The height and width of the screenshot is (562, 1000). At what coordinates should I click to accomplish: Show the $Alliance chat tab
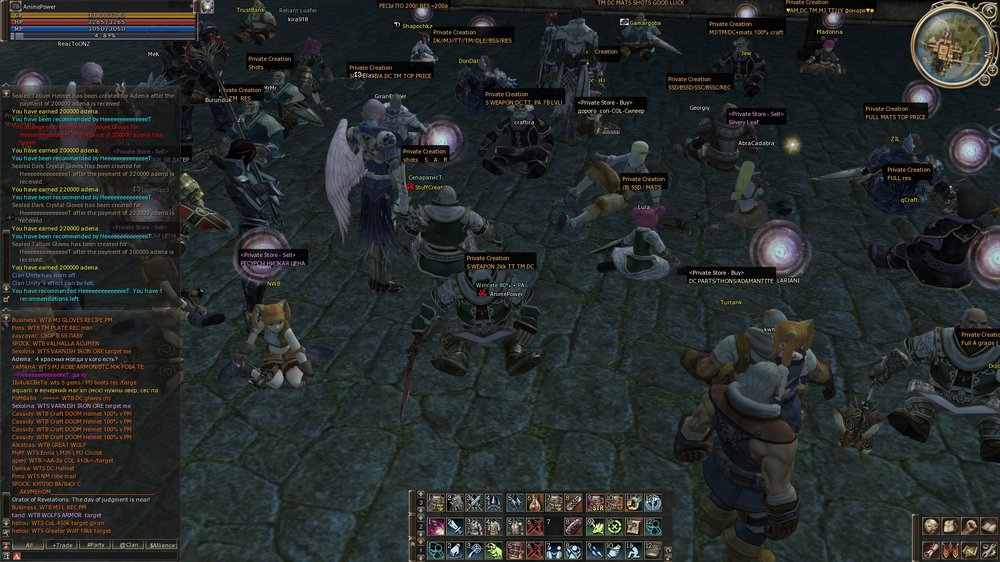(x=162, y=545)
